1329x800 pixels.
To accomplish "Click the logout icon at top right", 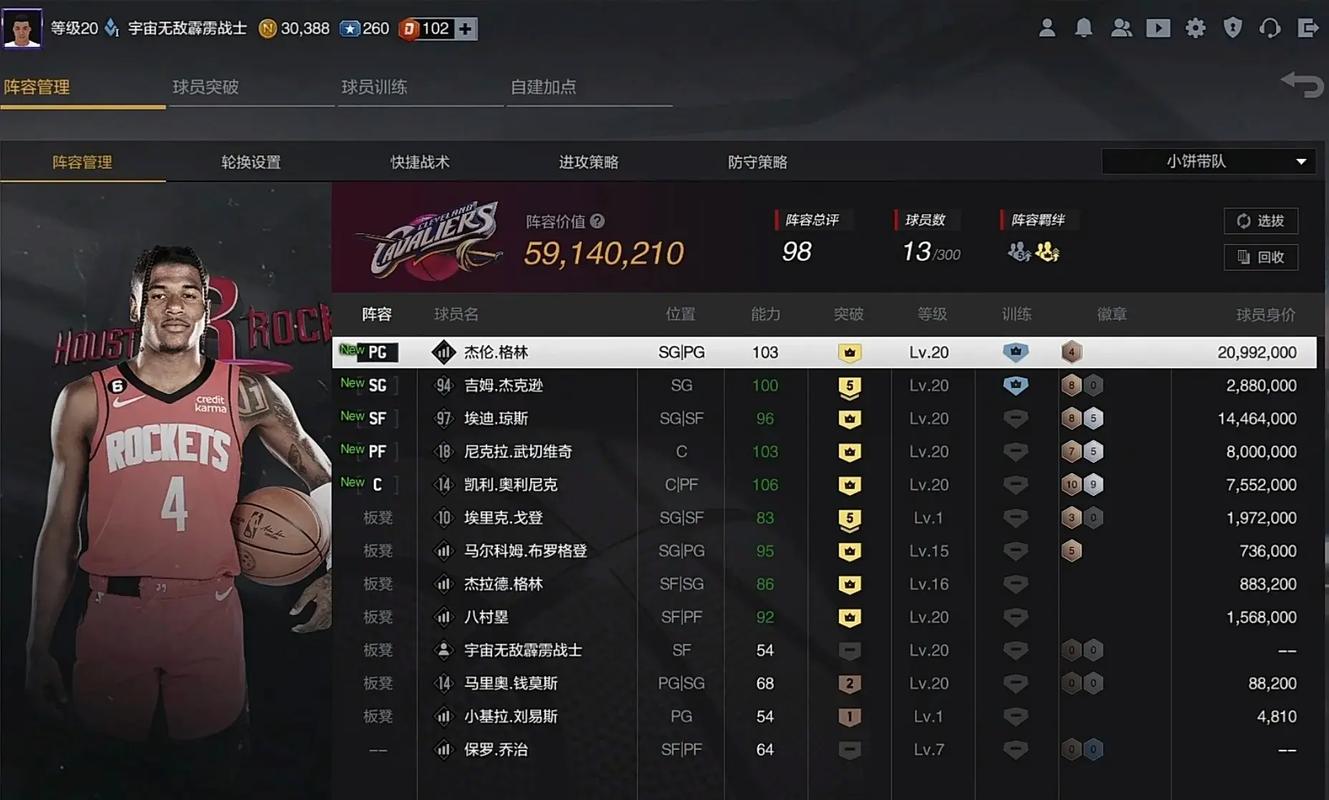I will [x=1306, y=28].
